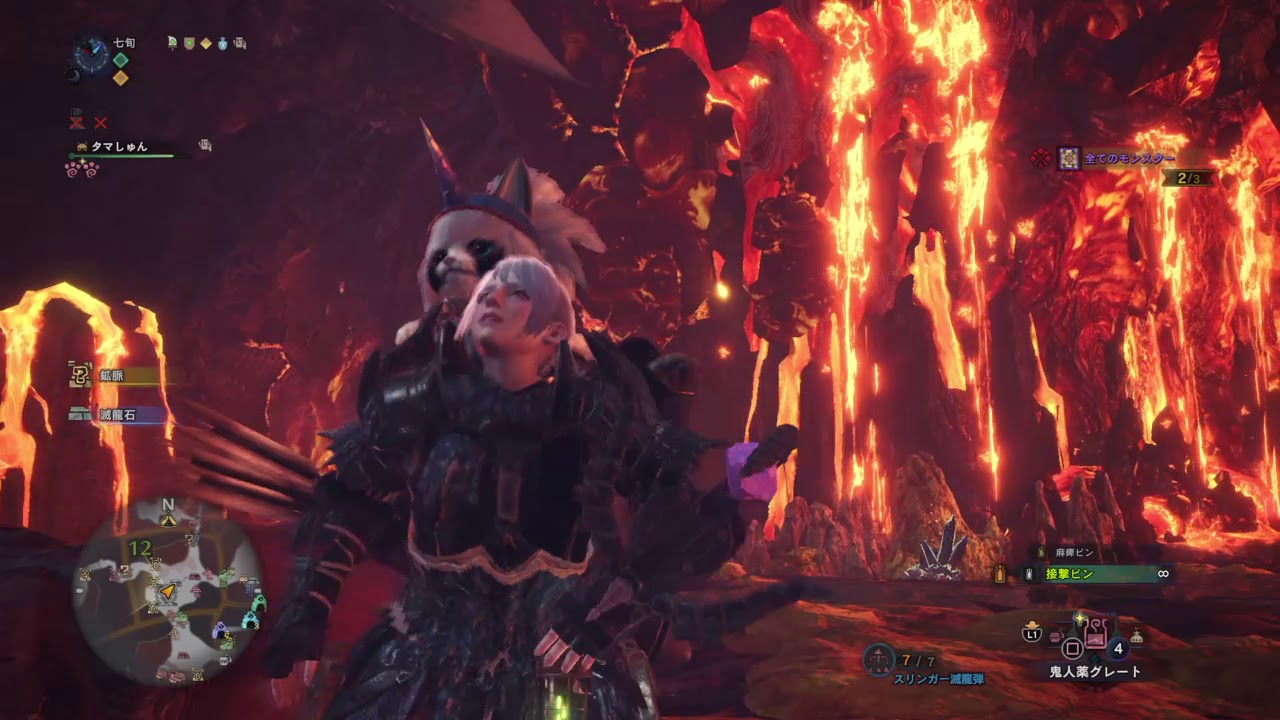Click the green flag status icon
Image resolution: width=1280 pixels, height=720 pixels.
point(172,43)
